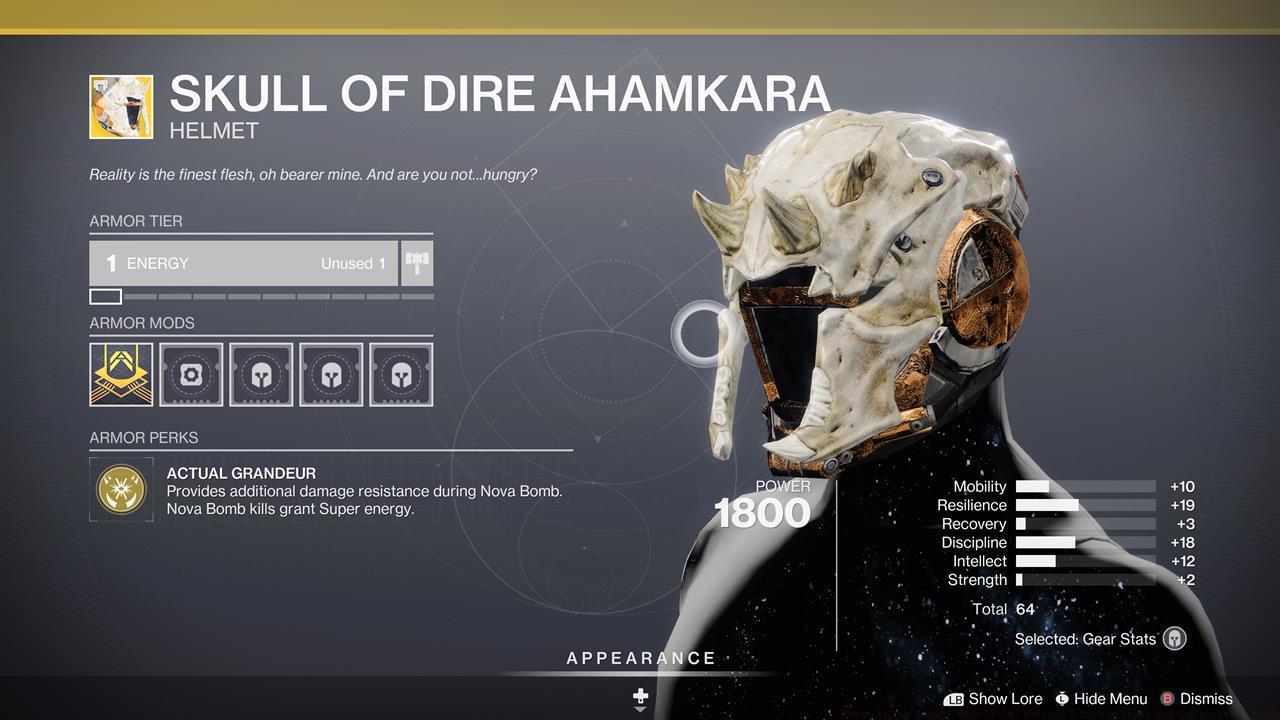
Task: Switch to the Appearance tab
Action: [639, 658]
